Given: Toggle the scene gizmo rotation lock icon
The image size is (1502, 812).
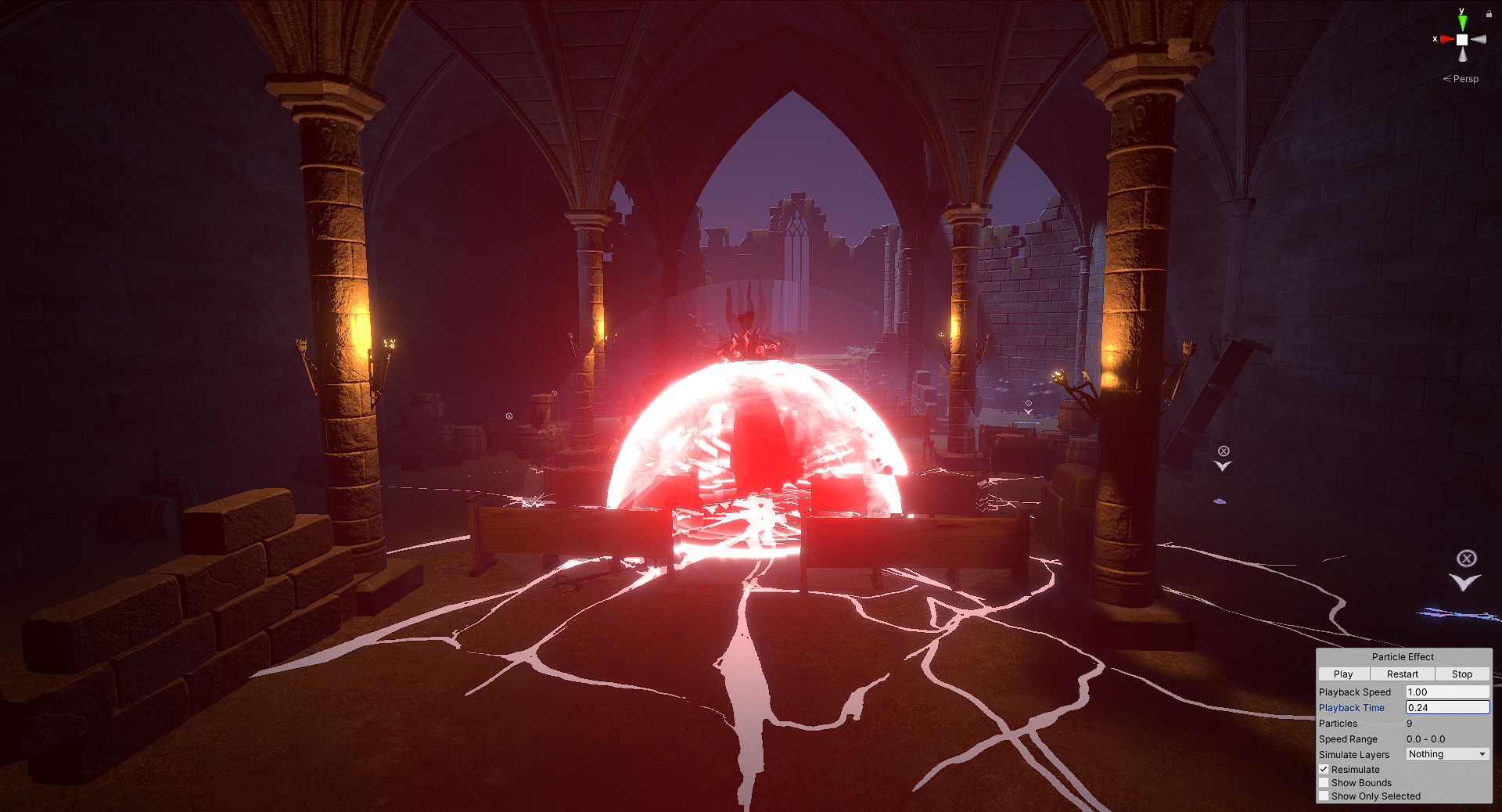Looking at the screenshot, I should click(x=1489, y=13).
